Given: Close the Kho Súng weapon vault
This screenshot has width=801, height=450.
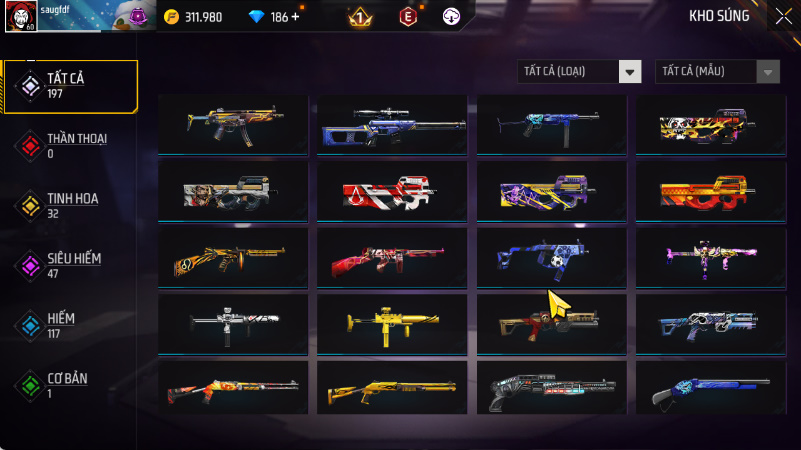Looking at the screenshot, I should point(783,16).
